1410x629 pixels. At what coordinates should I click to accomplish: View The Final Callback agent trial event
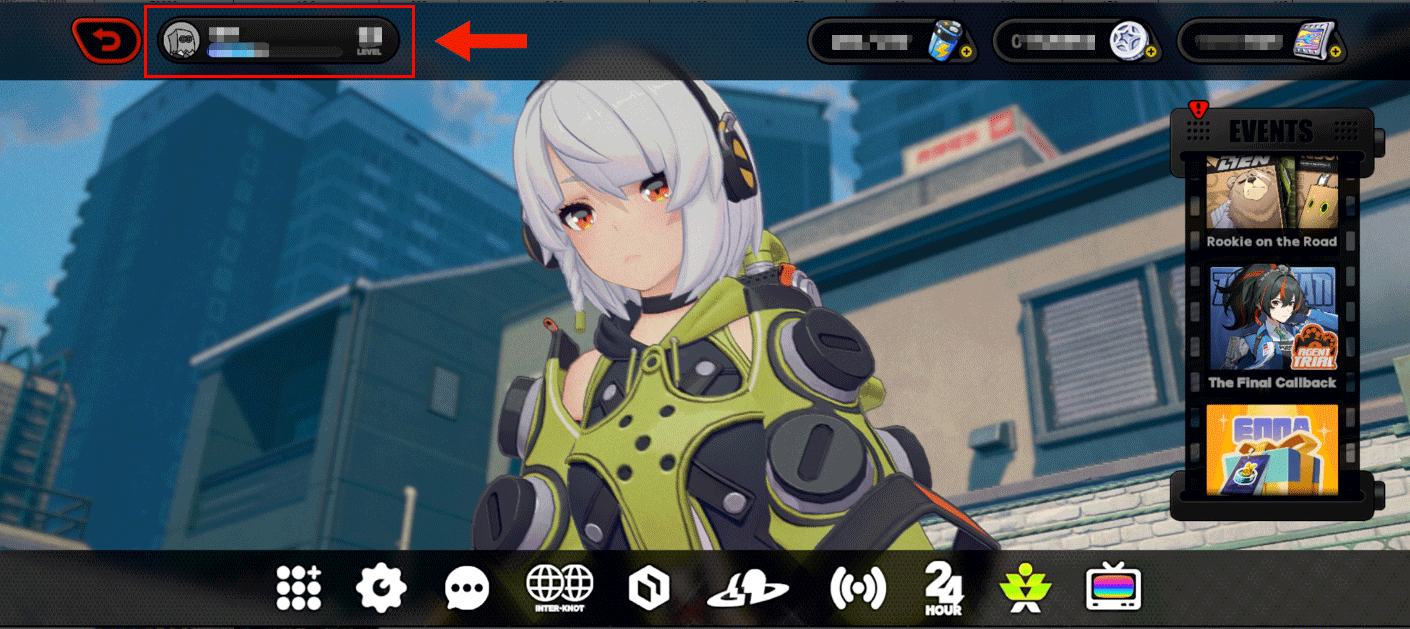click(x=1271, y=327)
